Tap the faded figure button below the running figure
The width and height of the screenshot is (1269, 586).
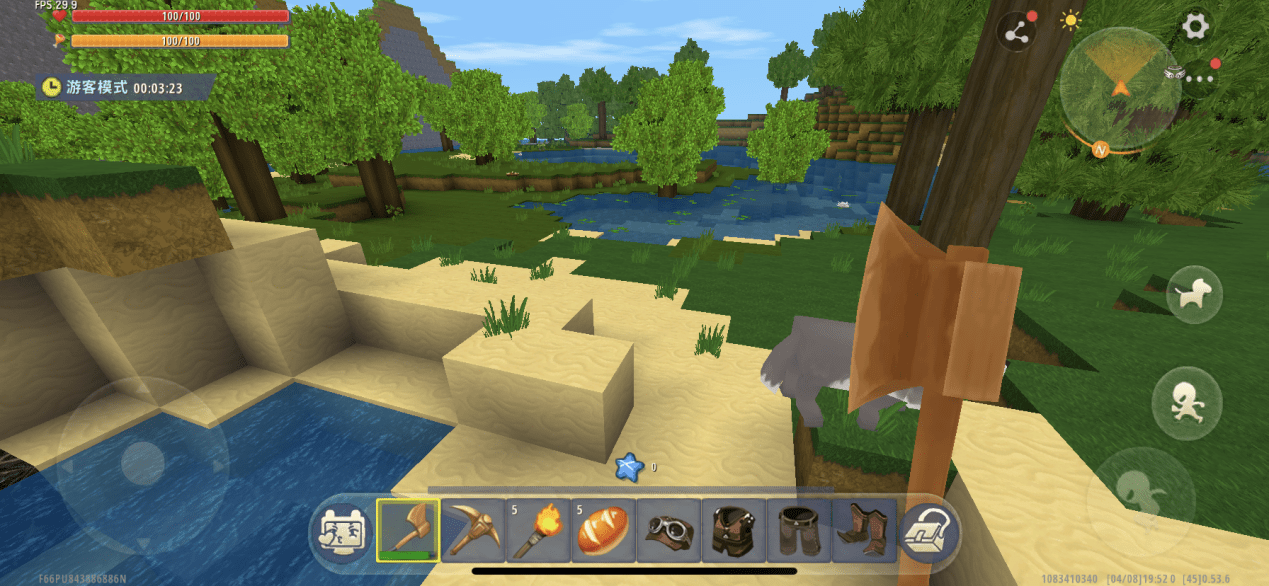(1140, 494)
